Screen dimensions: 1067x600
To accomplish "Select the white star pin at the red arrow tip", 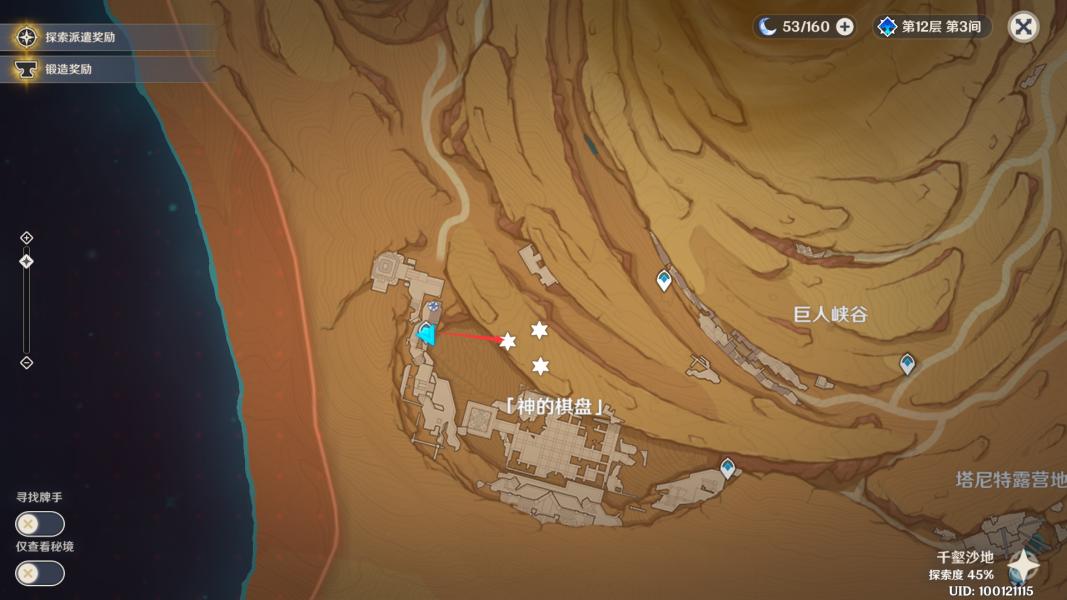I will (x=508, y=342).
